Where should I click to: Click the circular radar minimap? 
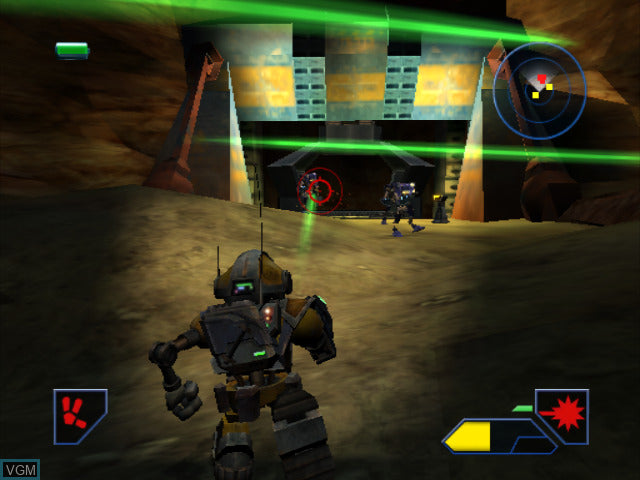pos(539,88)
